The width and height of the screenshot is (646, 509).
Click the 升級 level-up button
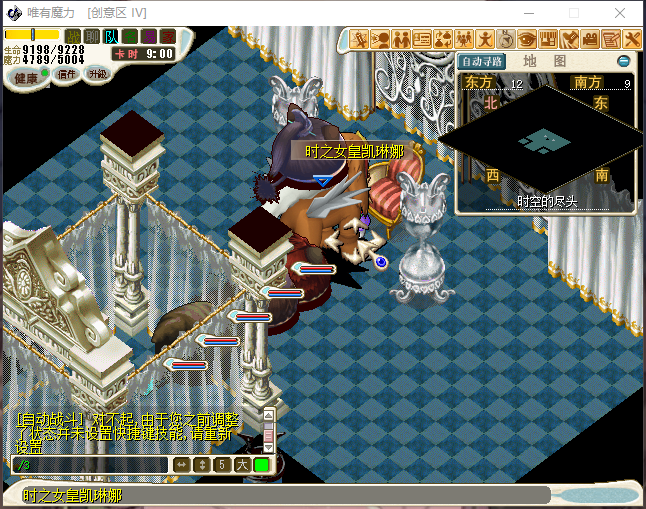[98, 74]
